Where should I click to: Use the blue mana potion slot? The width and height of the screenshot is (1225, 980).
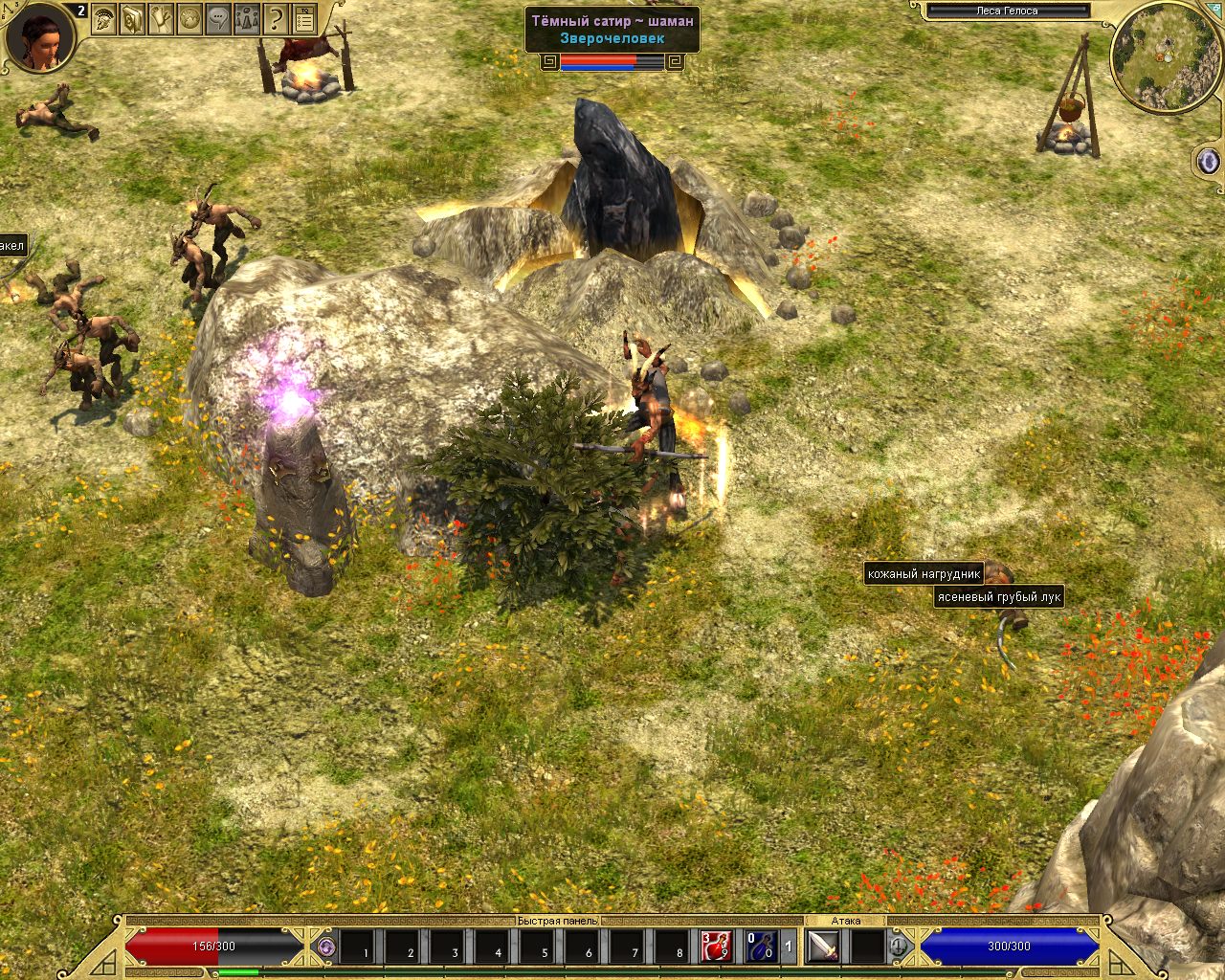click(x=762, y=947)
